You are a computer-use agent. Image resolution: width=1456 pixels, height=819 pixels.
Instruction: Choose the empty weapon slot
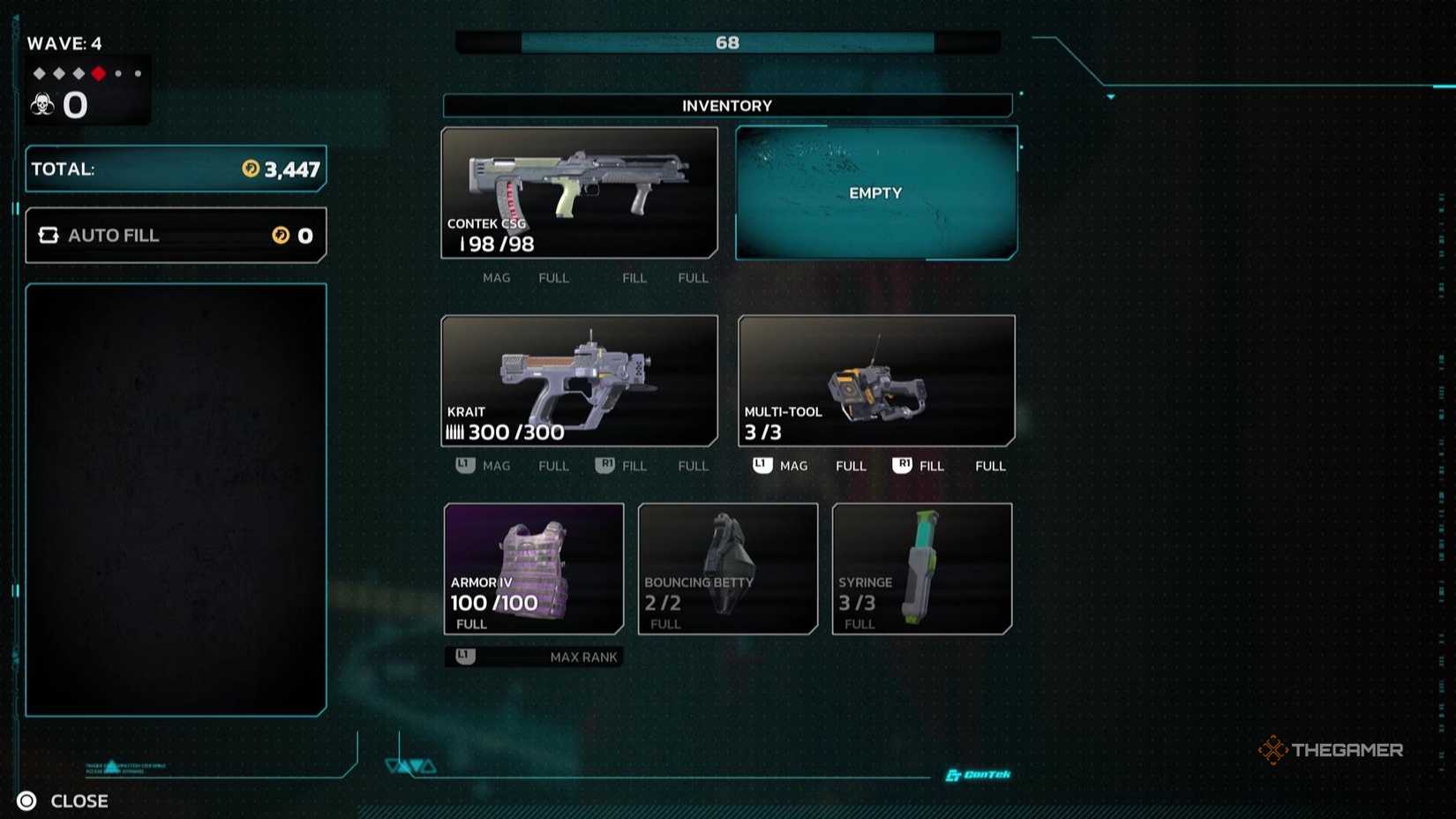(x=875, y=192)
